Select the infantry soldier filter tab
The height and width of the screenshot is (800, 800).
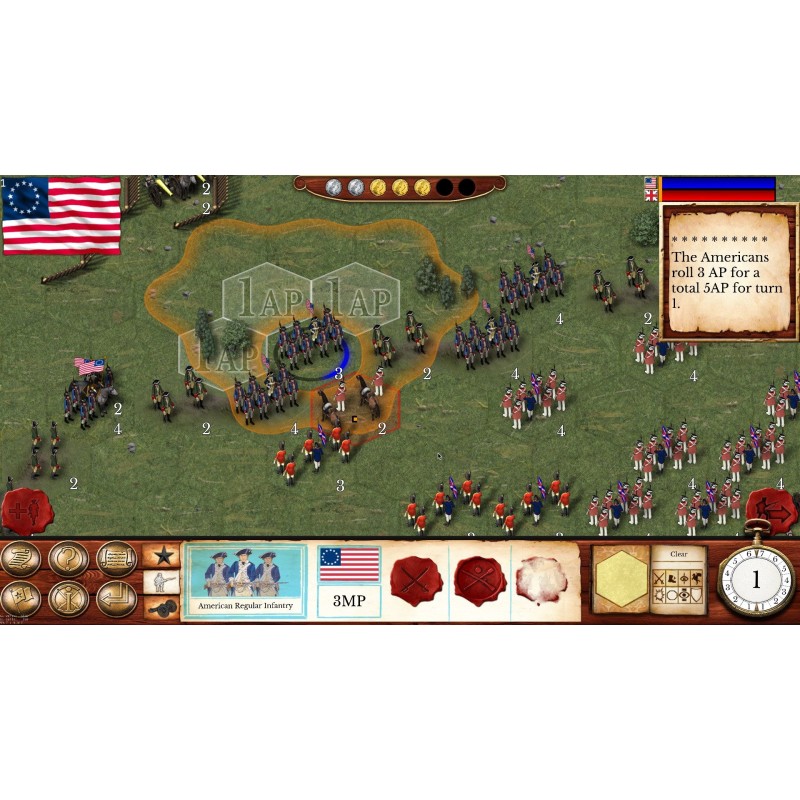161,582
